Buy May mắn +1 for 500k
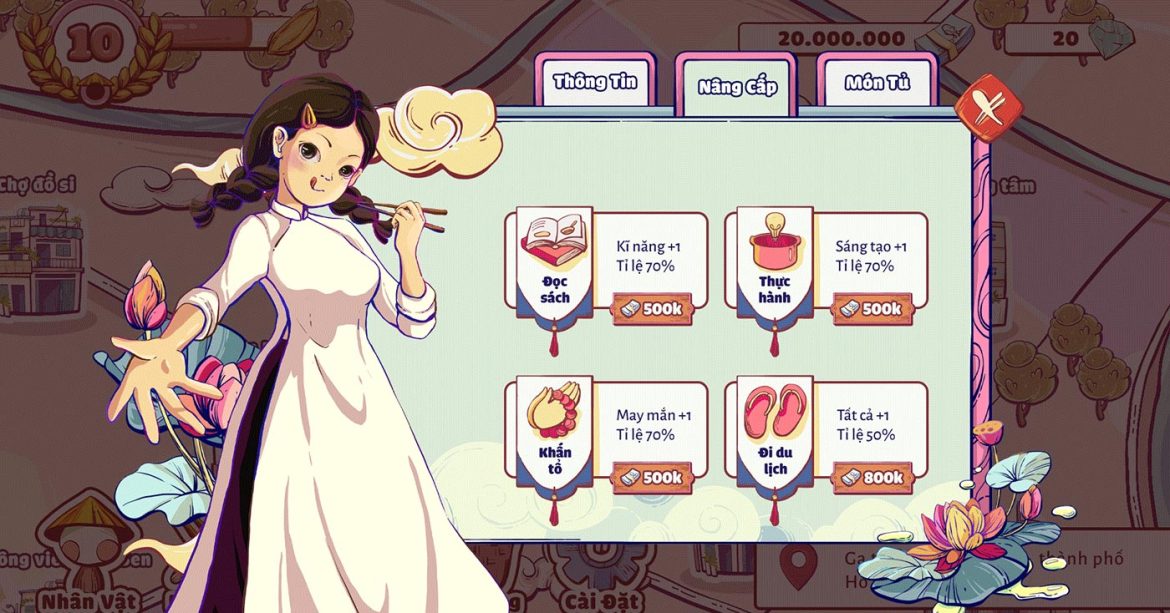The height and width of the screenshot is (613, 1170). click(651, 478)
